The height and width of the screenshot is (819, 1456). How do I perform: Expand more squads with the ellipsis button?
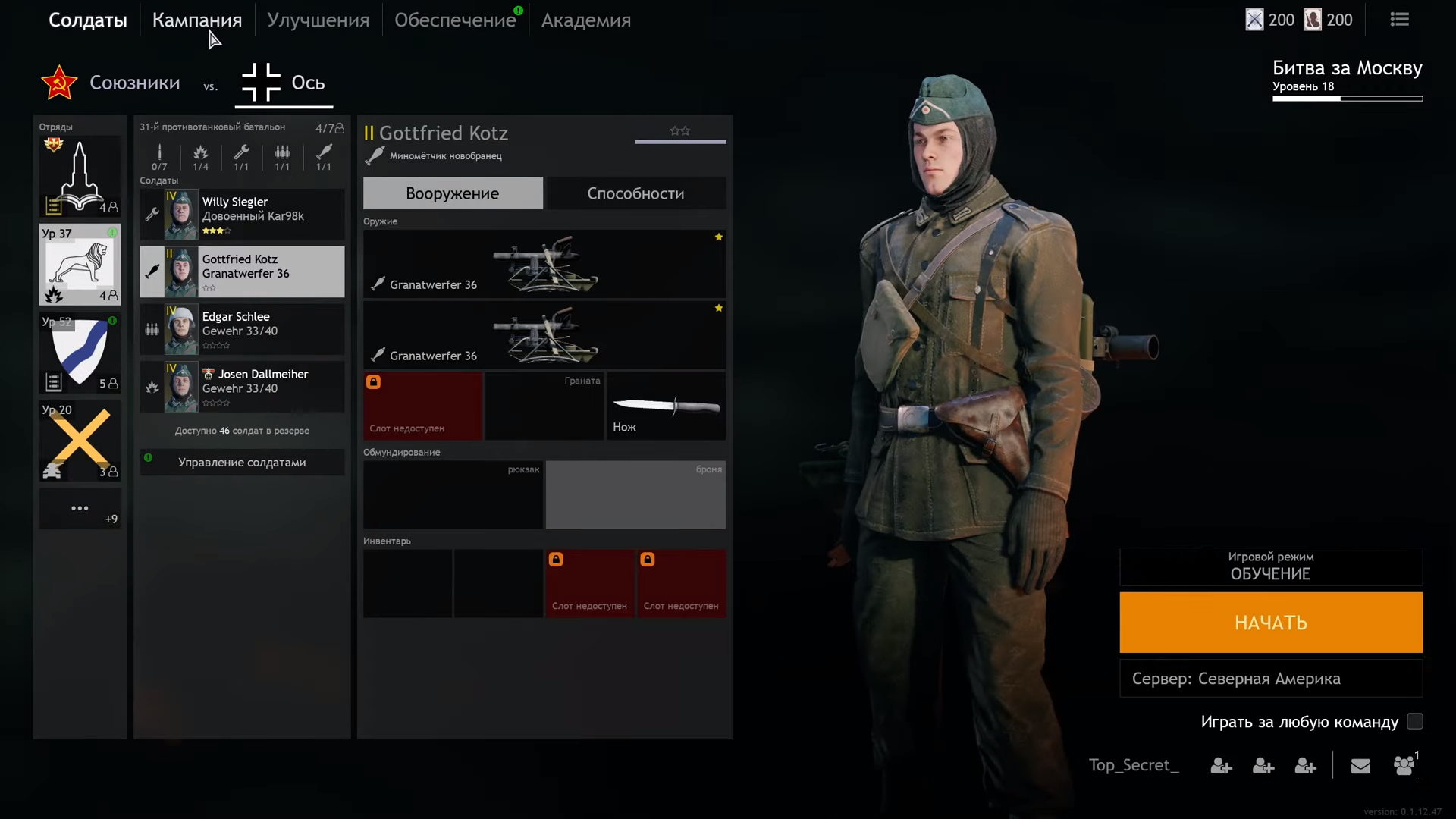point(80,509)
